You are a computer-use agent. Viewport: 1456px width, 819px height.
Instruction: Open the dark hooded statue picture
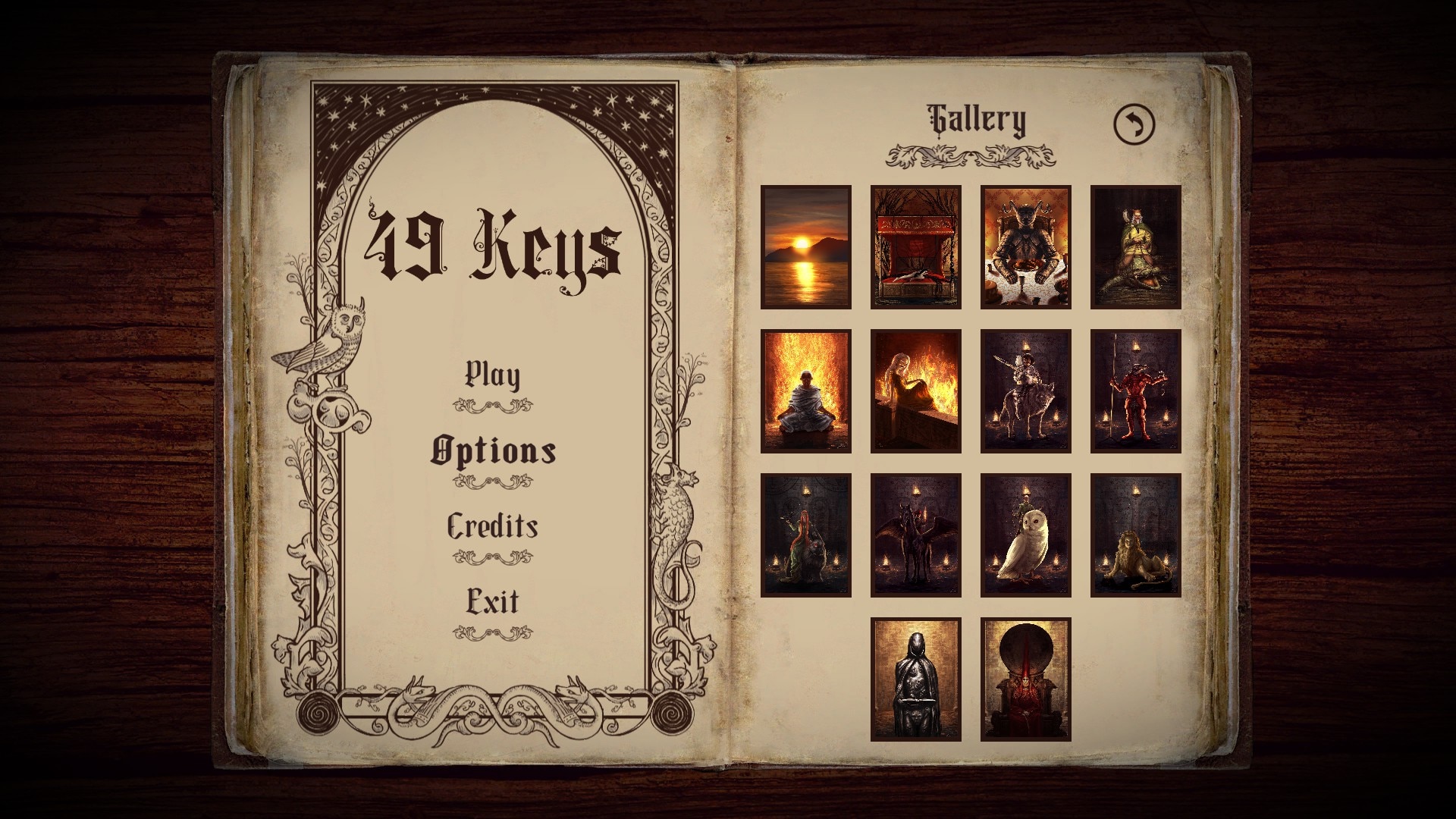click(916, 679)
